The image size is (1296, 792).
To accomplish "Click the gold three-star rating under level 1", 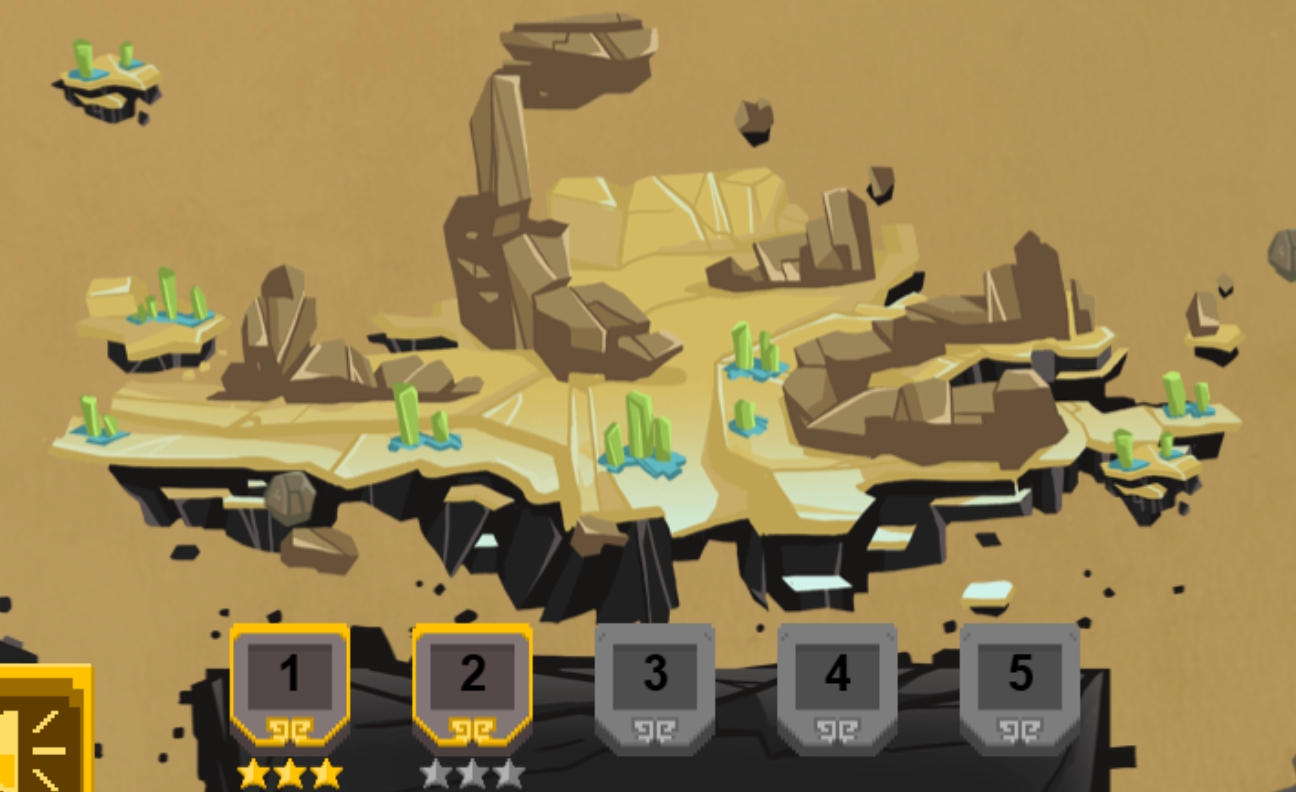I will pyautogui.click(x=290, y=772).
